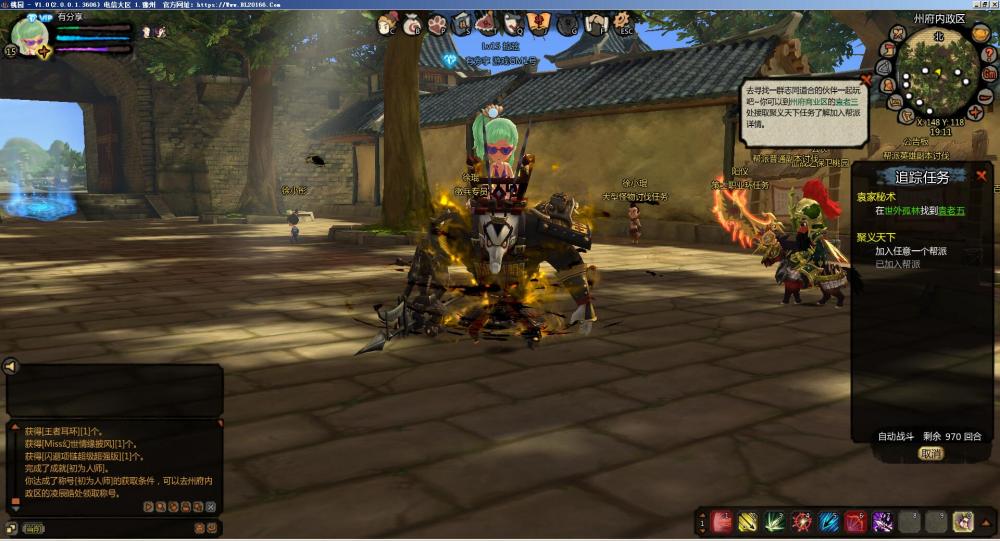Click the circular minimap
This screenshot has height=541, width=1000.
pos(938,74)
